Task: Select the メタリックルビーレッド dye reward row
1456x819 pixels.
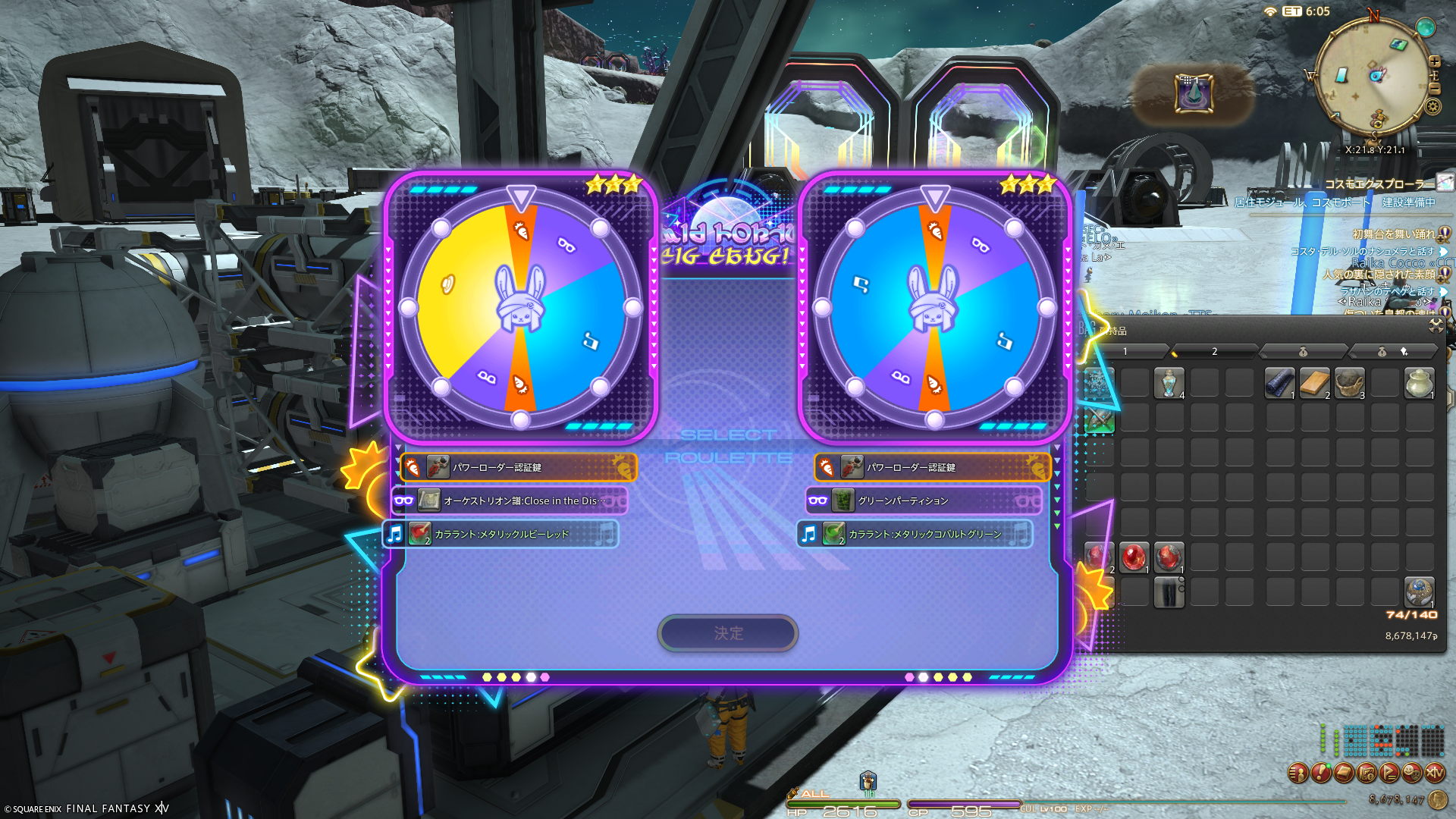Action: (x=500, y=534)
